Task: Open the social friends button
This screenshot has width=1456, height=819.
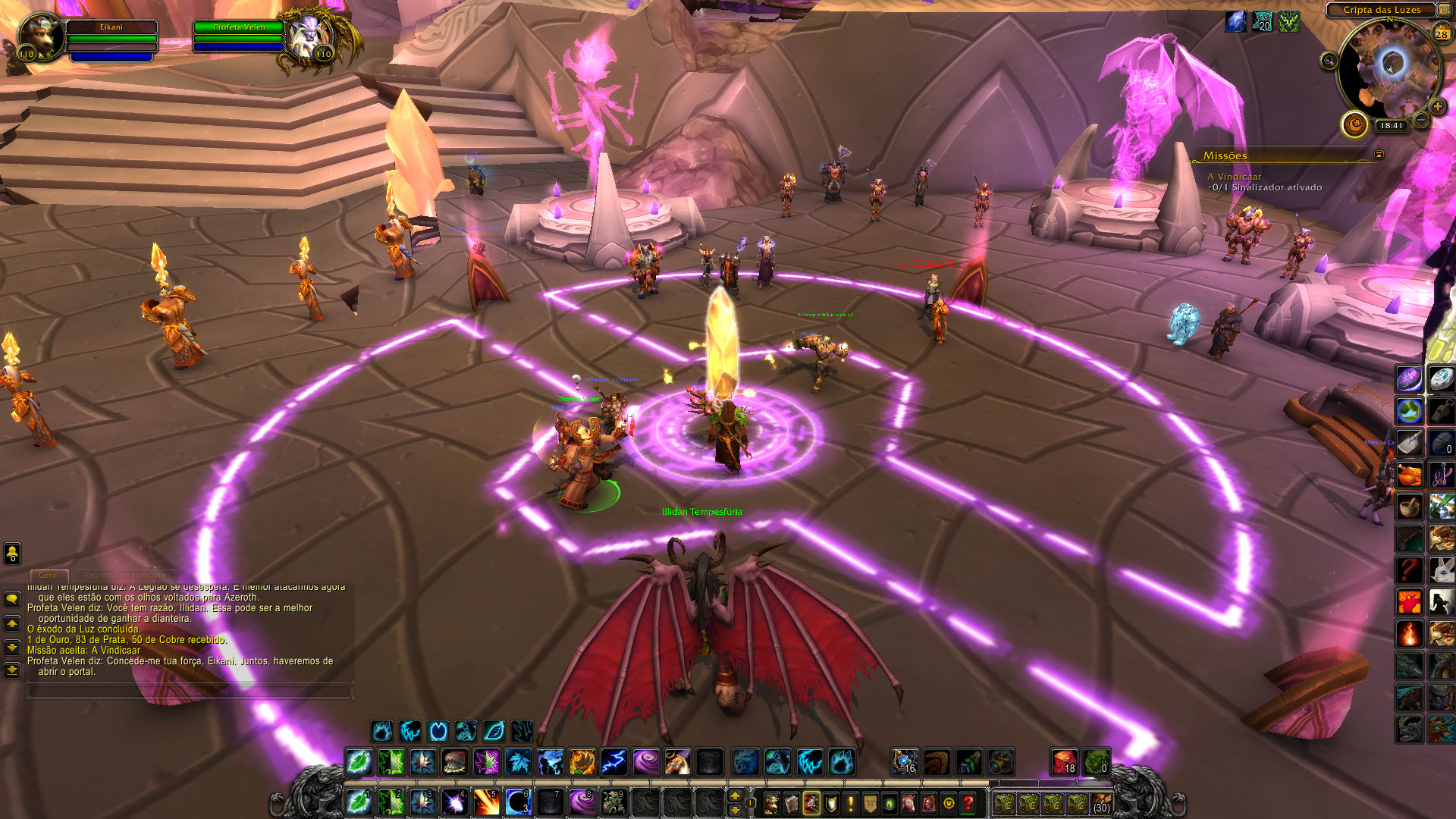Action: pos(12,554)
